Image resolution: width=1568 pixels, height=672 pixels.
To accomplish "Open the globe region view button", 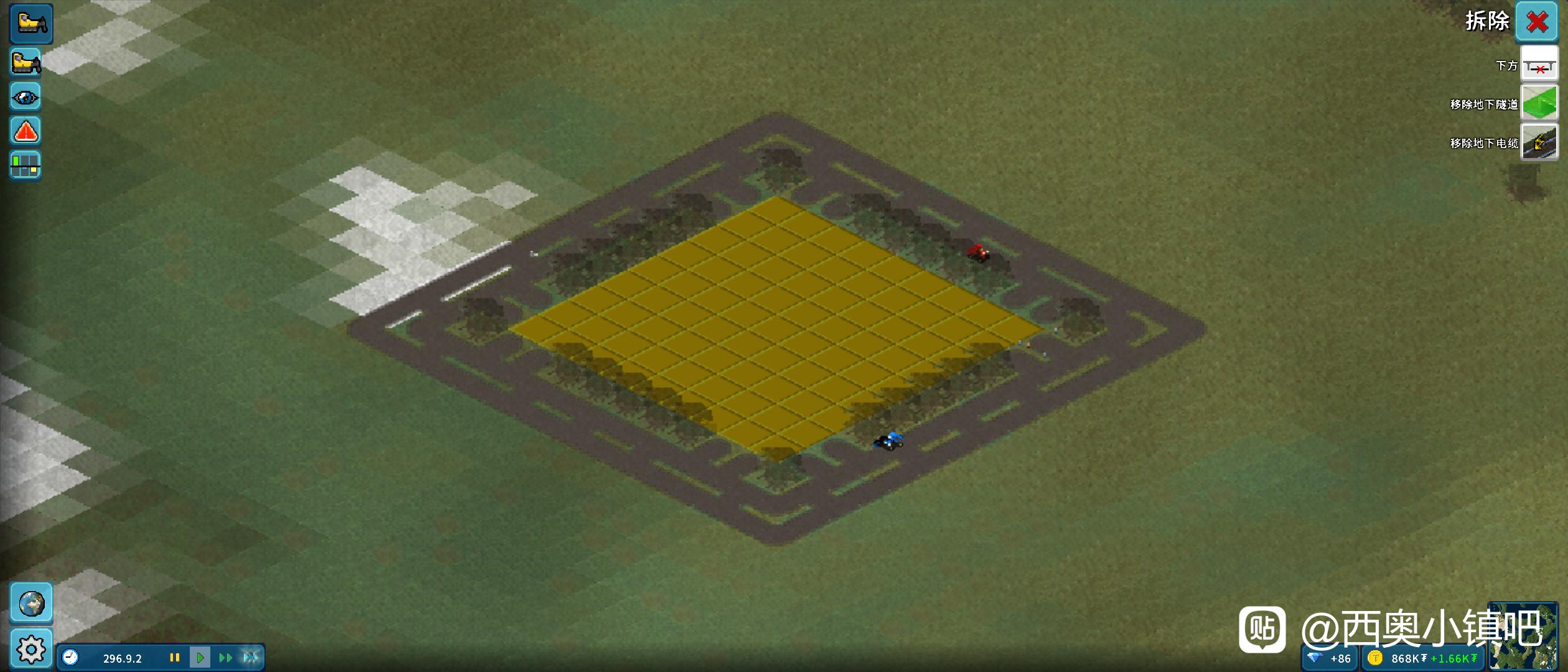I will tap(31, 603).
